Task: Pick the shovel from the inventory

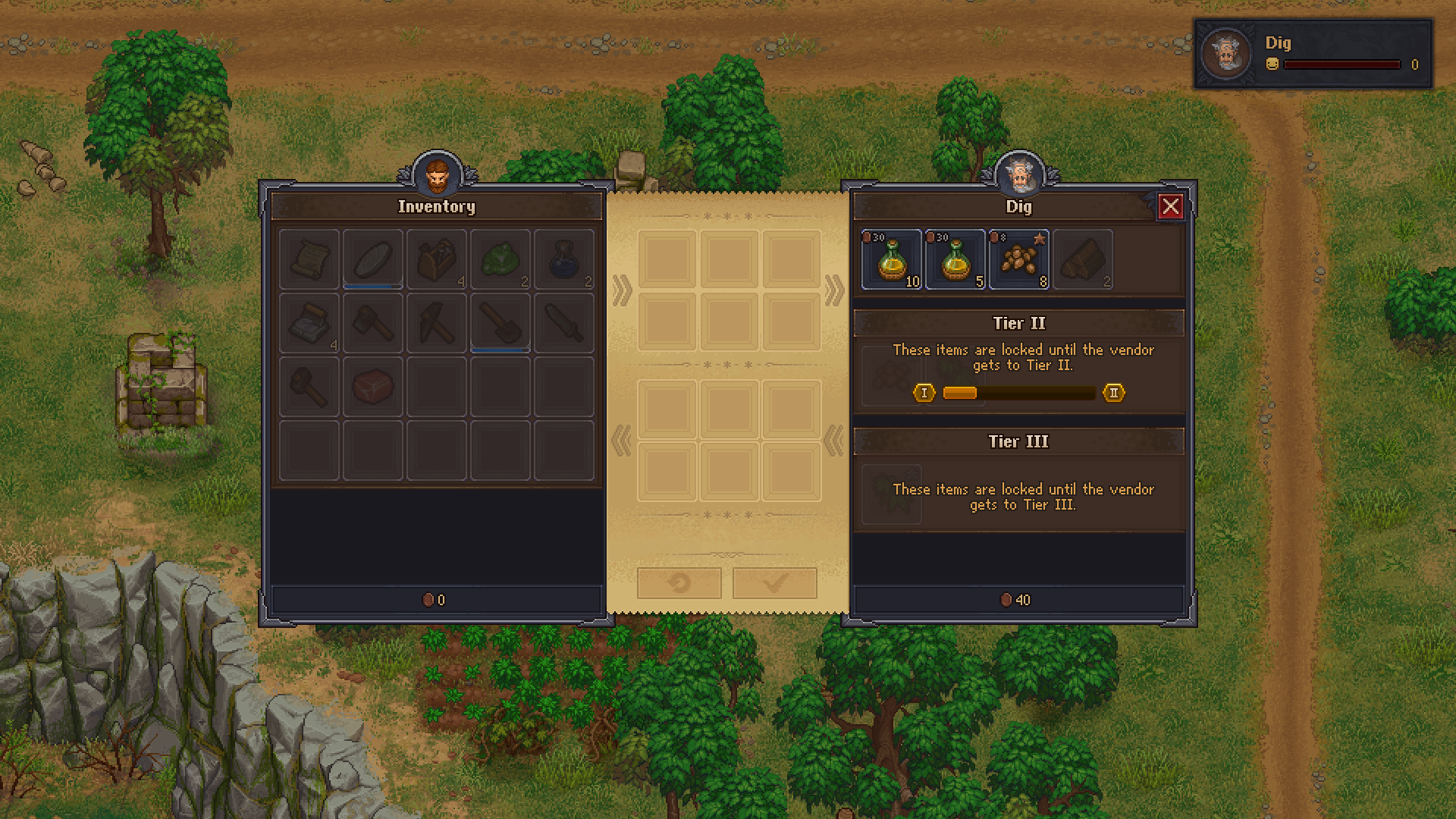Action: coord(500,324)
